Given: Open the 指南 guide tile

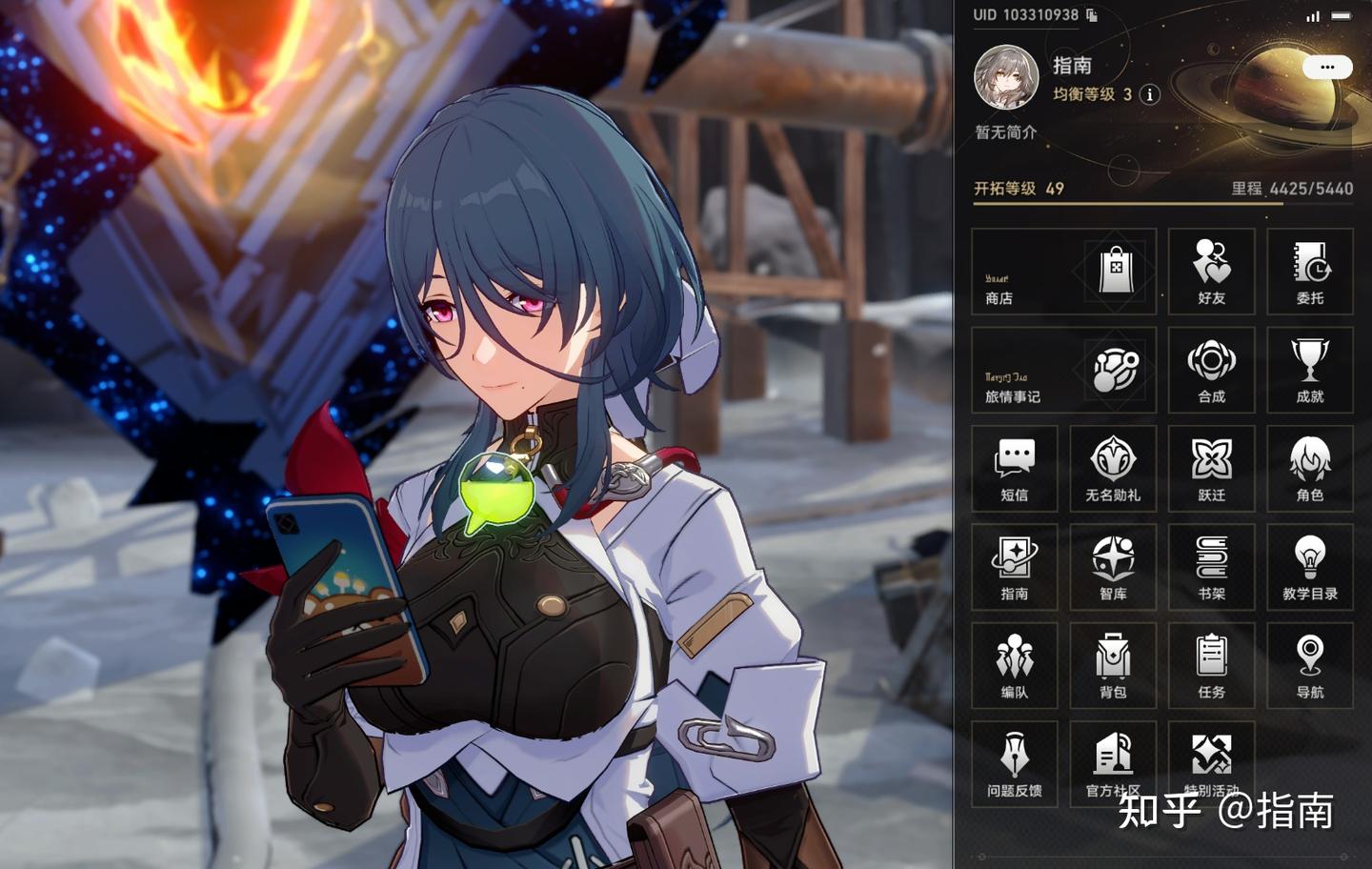Looking at the screenshot, I should pyautogui.click(x=1014, y=567).
